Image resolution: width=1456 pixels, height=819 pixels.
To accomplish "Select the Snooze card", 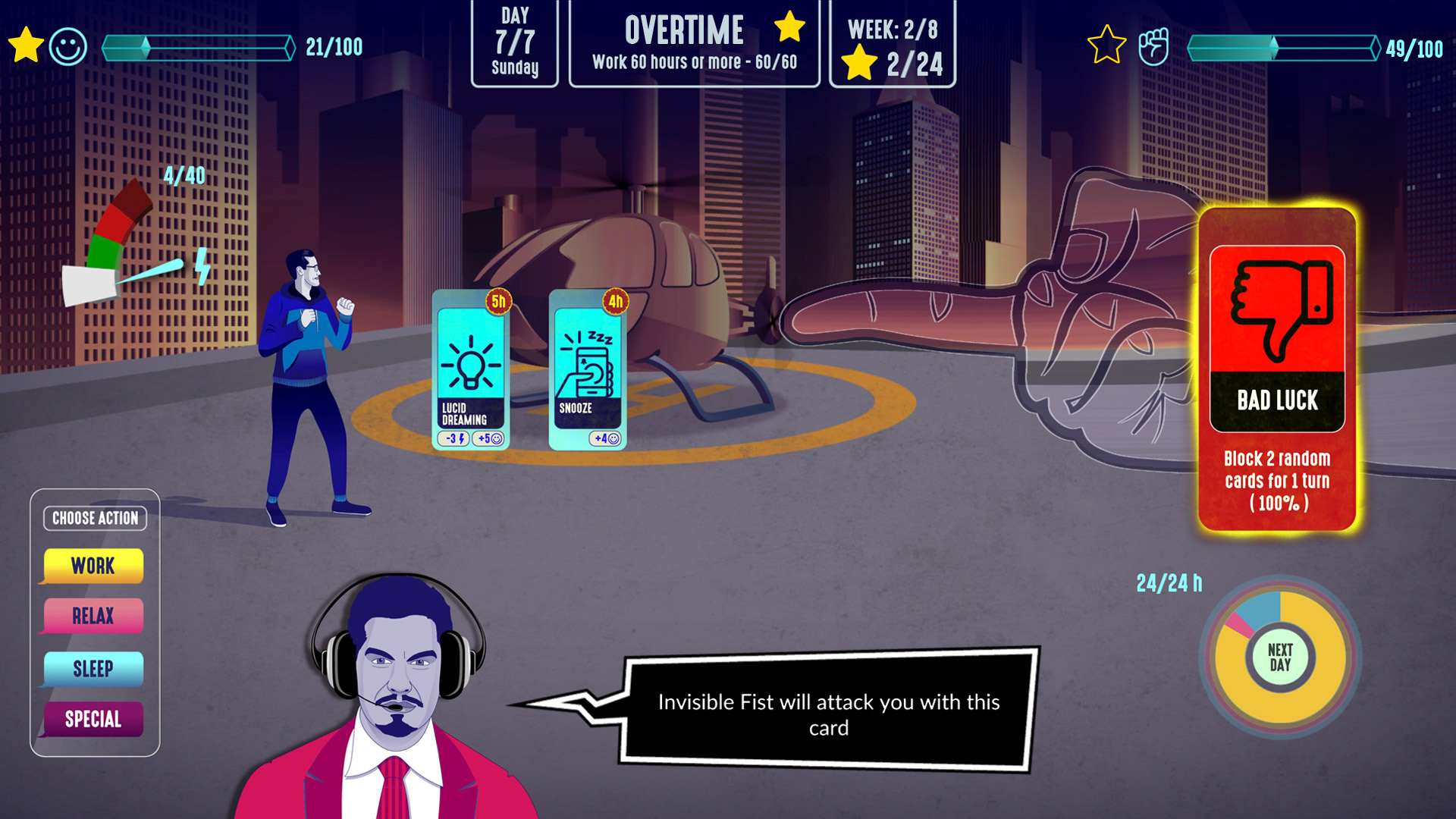I will pyautogui.click(x=587, y=371).
